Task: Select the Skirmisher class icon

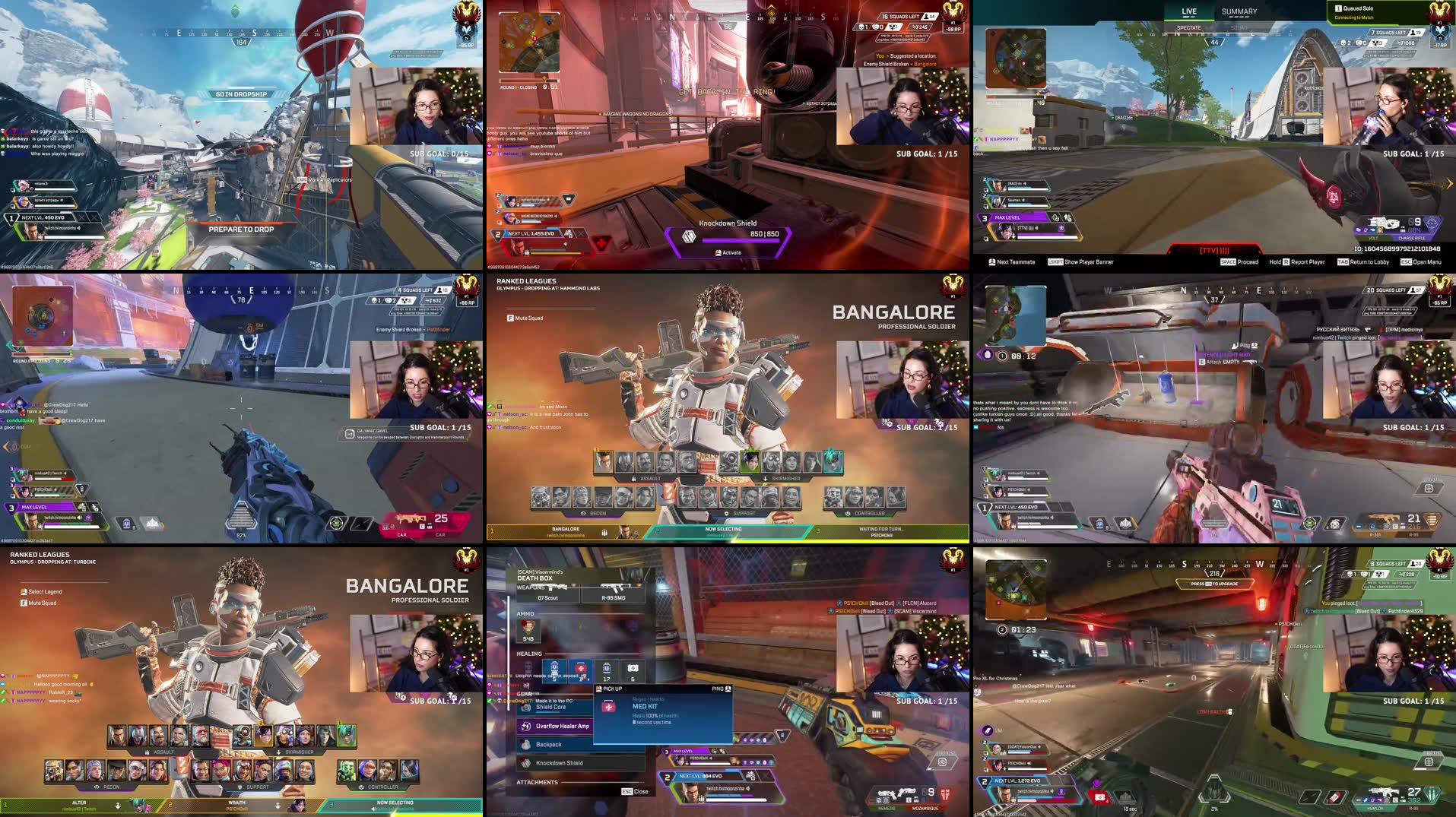Action: pyautogui.click(x=764, y=479)
